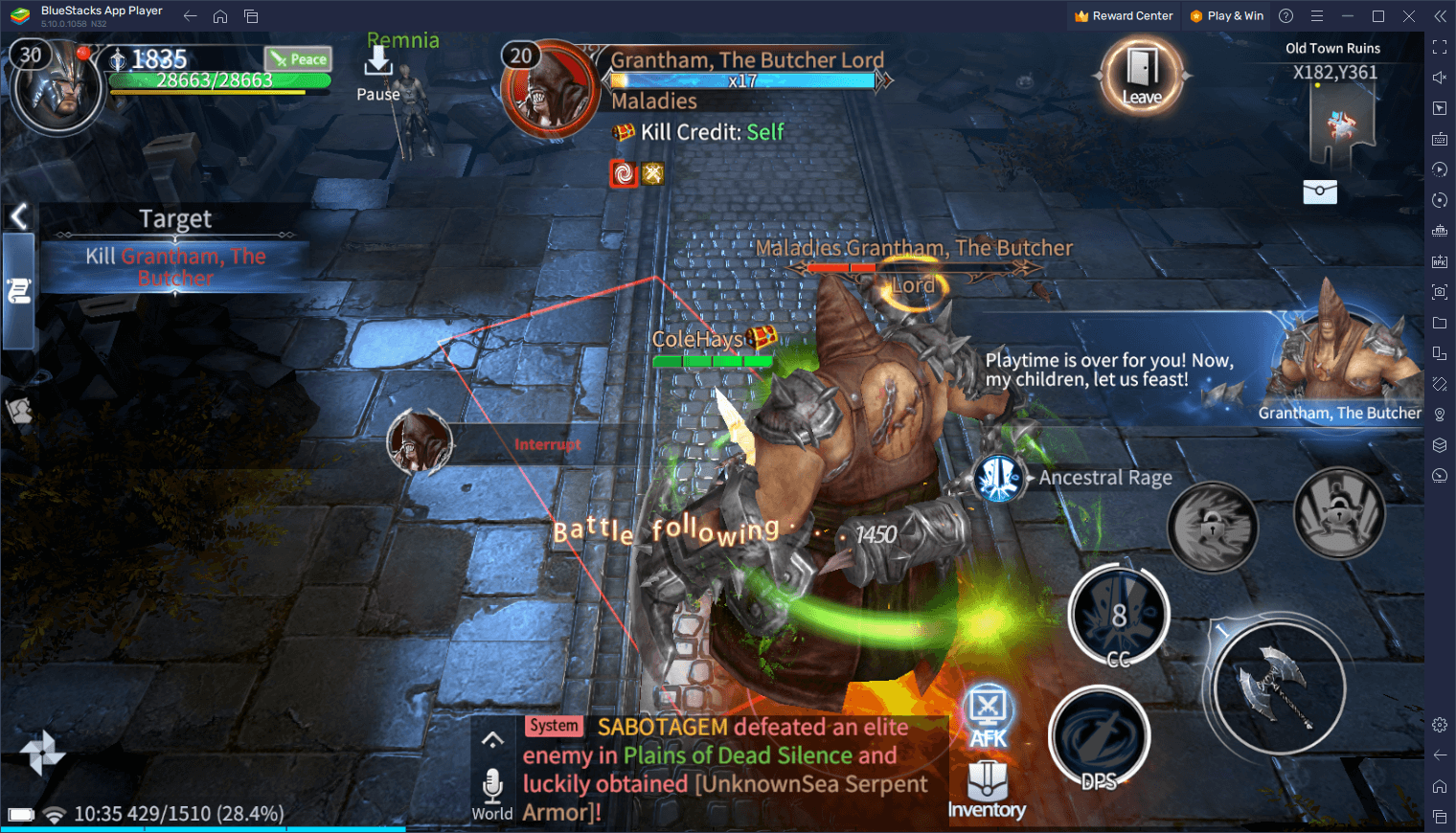This screenshot has width=1456, height=833.
Task: Open the Inventory bag
Action: (987, 789)
